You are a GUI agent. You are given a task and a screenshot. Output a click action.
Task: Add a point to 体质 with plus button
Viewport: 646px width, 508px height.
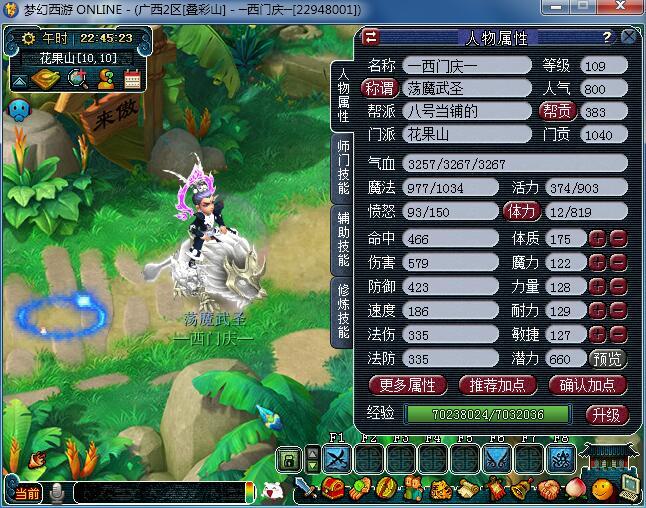tap(597, 238)
